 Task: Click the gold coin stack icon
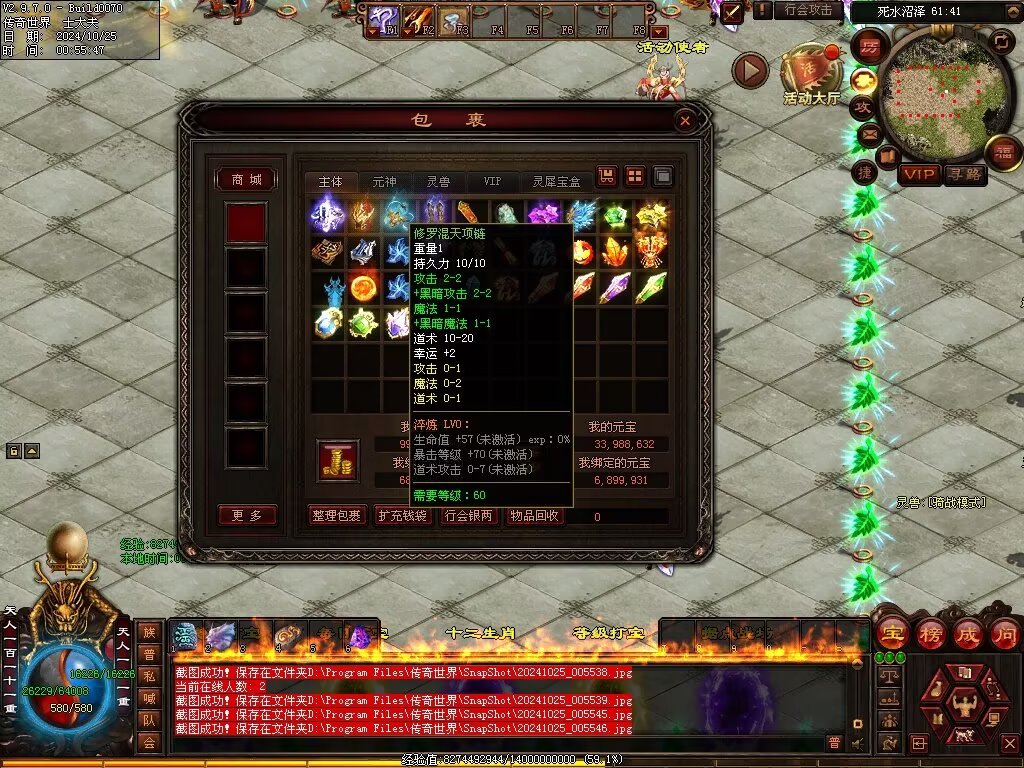[x=337, y=460]
